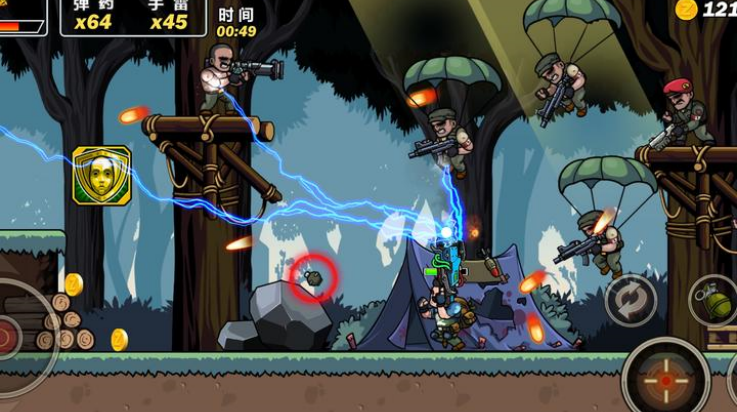Tap the red virtual joystick
Viewport: 737px width, 412px height.
8,335
